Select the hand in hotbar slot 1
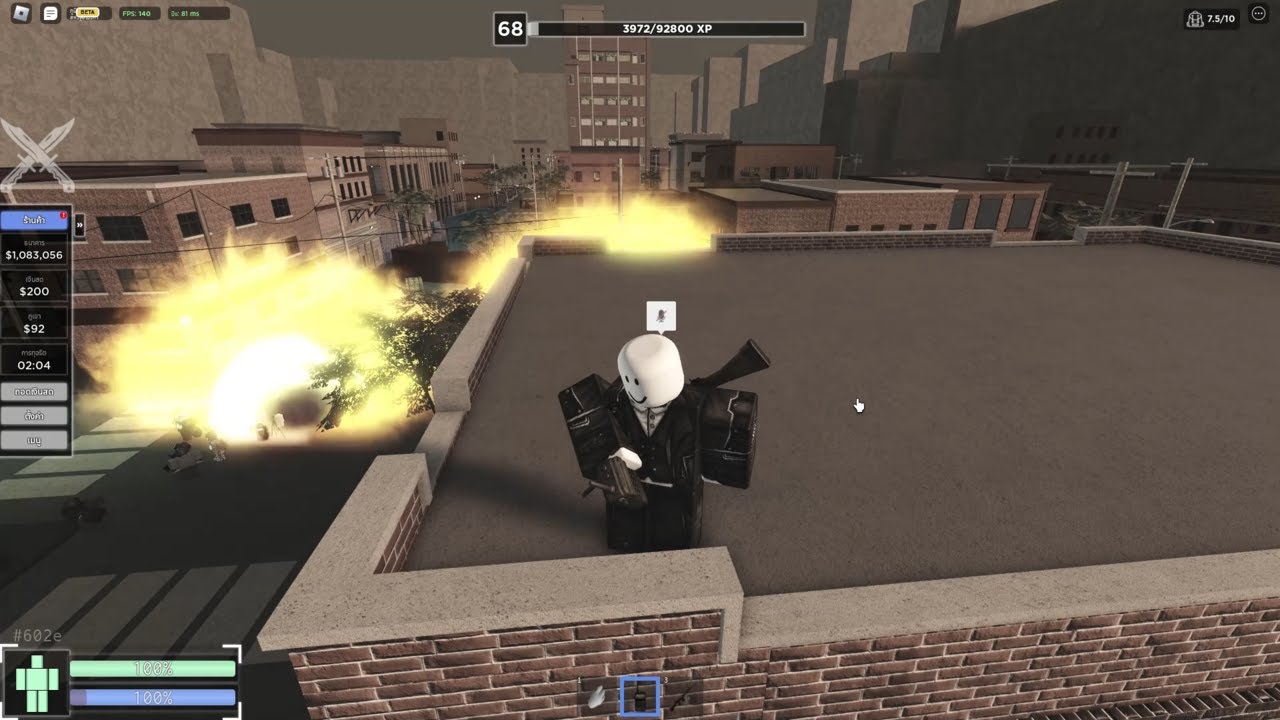The width and height of the screenshot is (1280, 720). (x=595, y=697)
